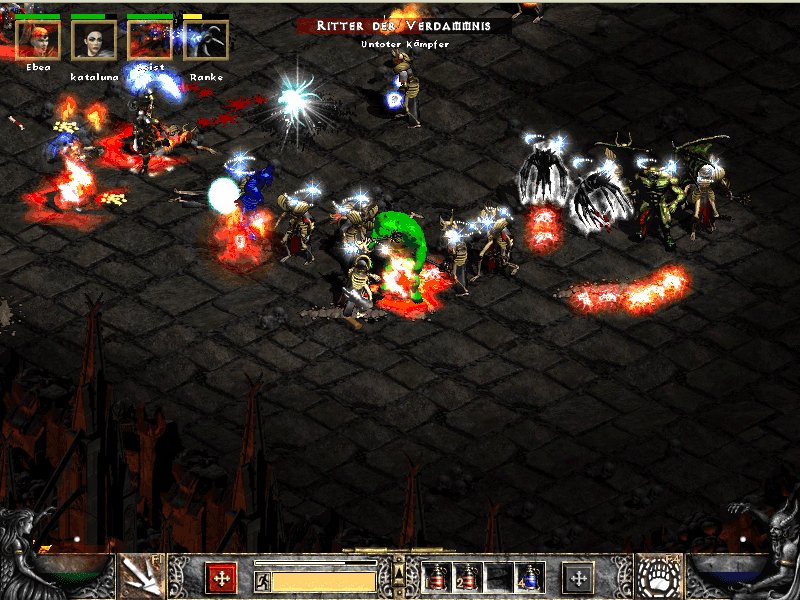Click the grey skill points cross button
Viewport: 800px width, 600px height.
(x=578, y=578)
